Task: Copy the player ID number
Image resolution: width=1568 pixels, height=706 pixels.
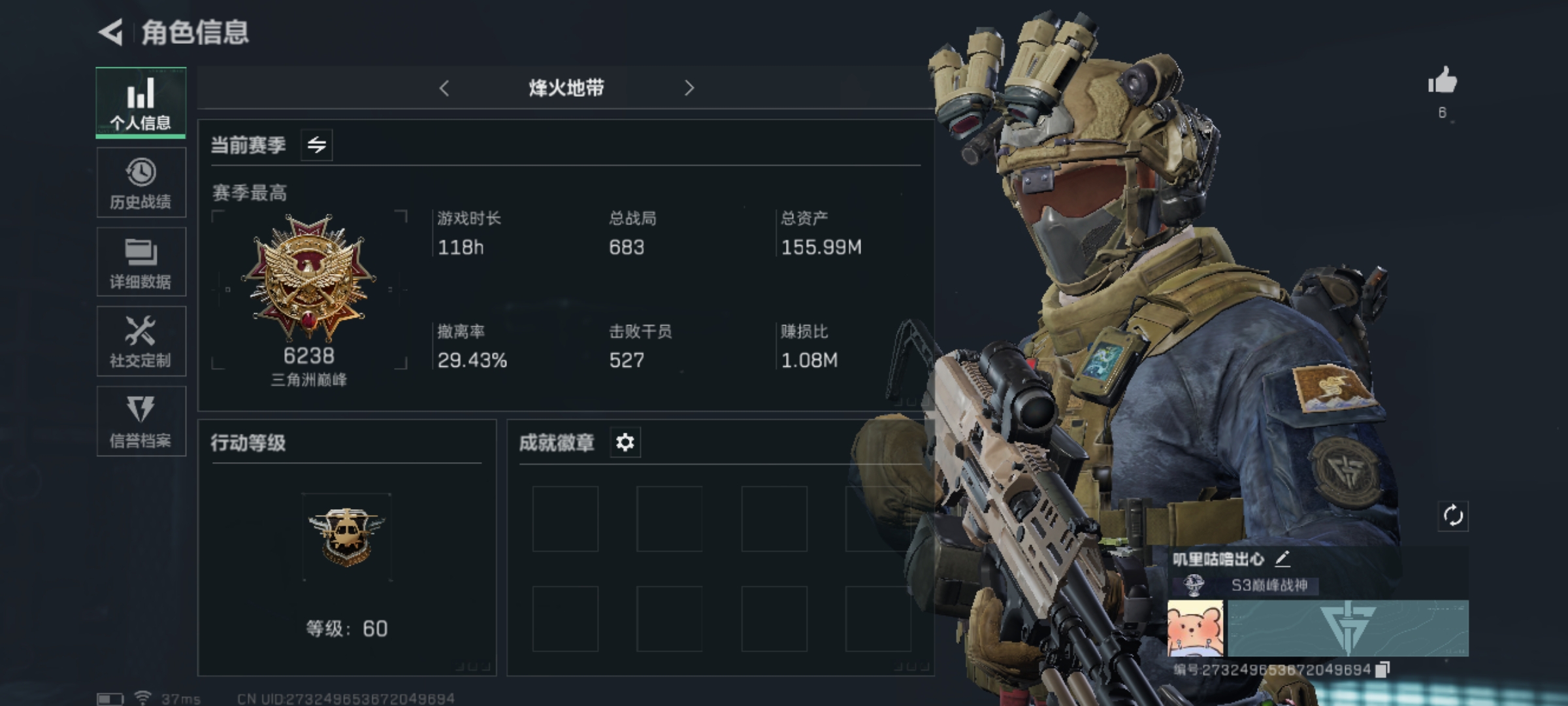Action: (x=1382, y=669)
